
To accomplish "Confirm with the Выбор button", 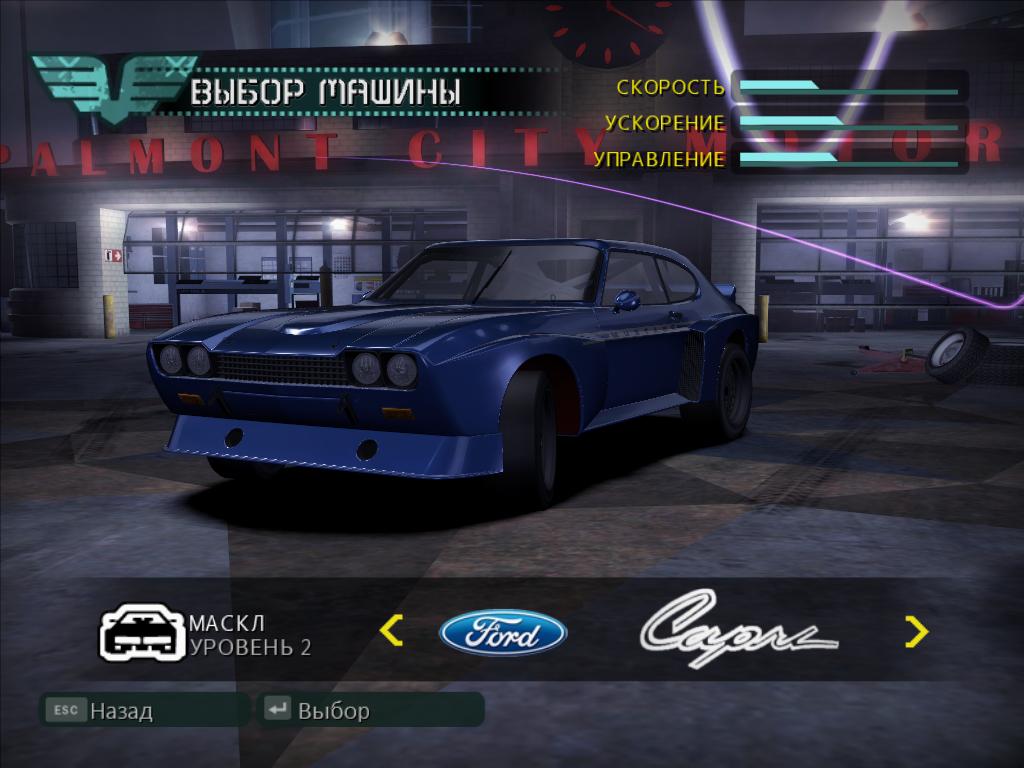I will pyautogui.click(x=370, y=711).
